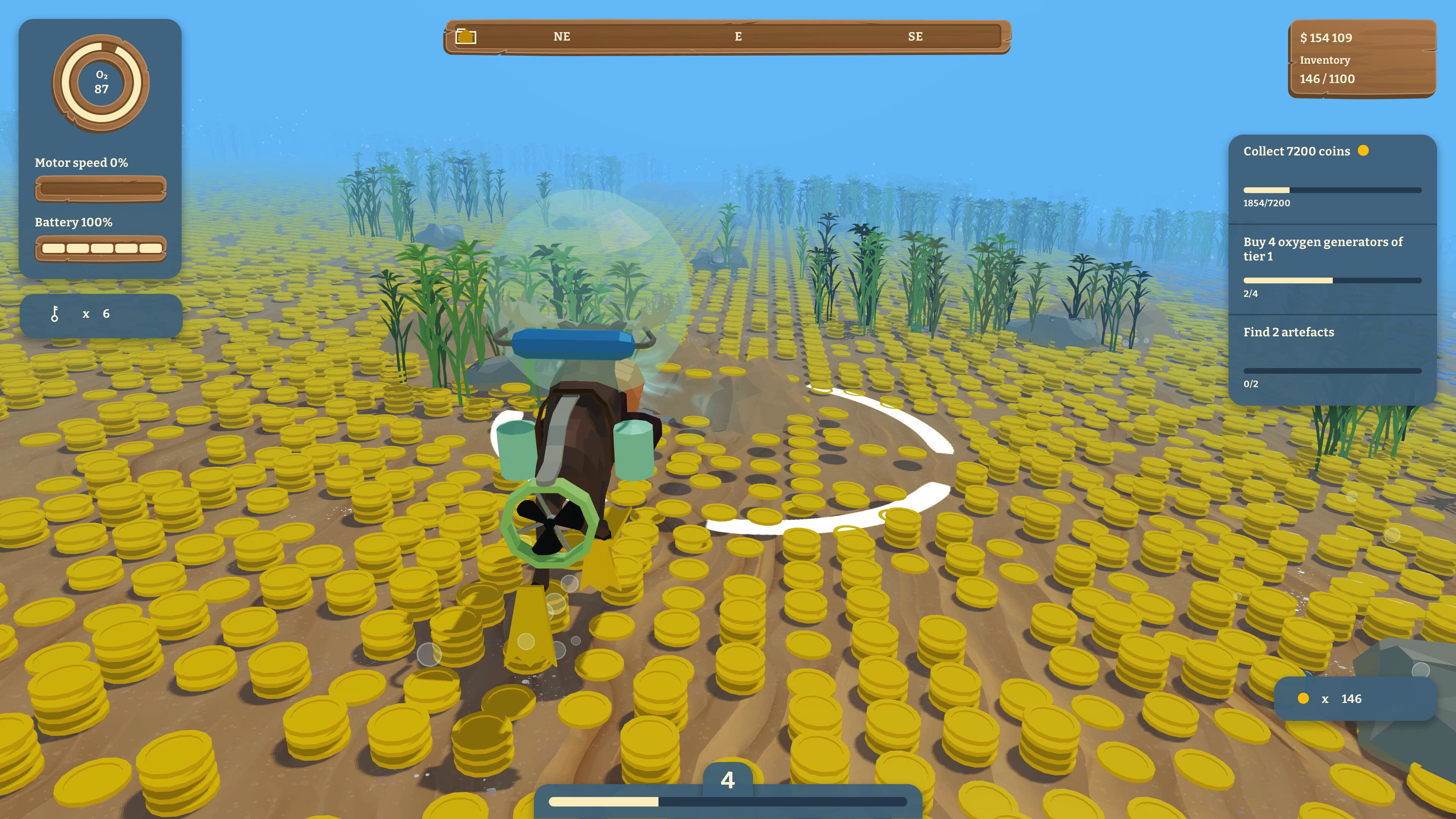
Task: Click the key icon in the key counter
Action: click(55, 314)
